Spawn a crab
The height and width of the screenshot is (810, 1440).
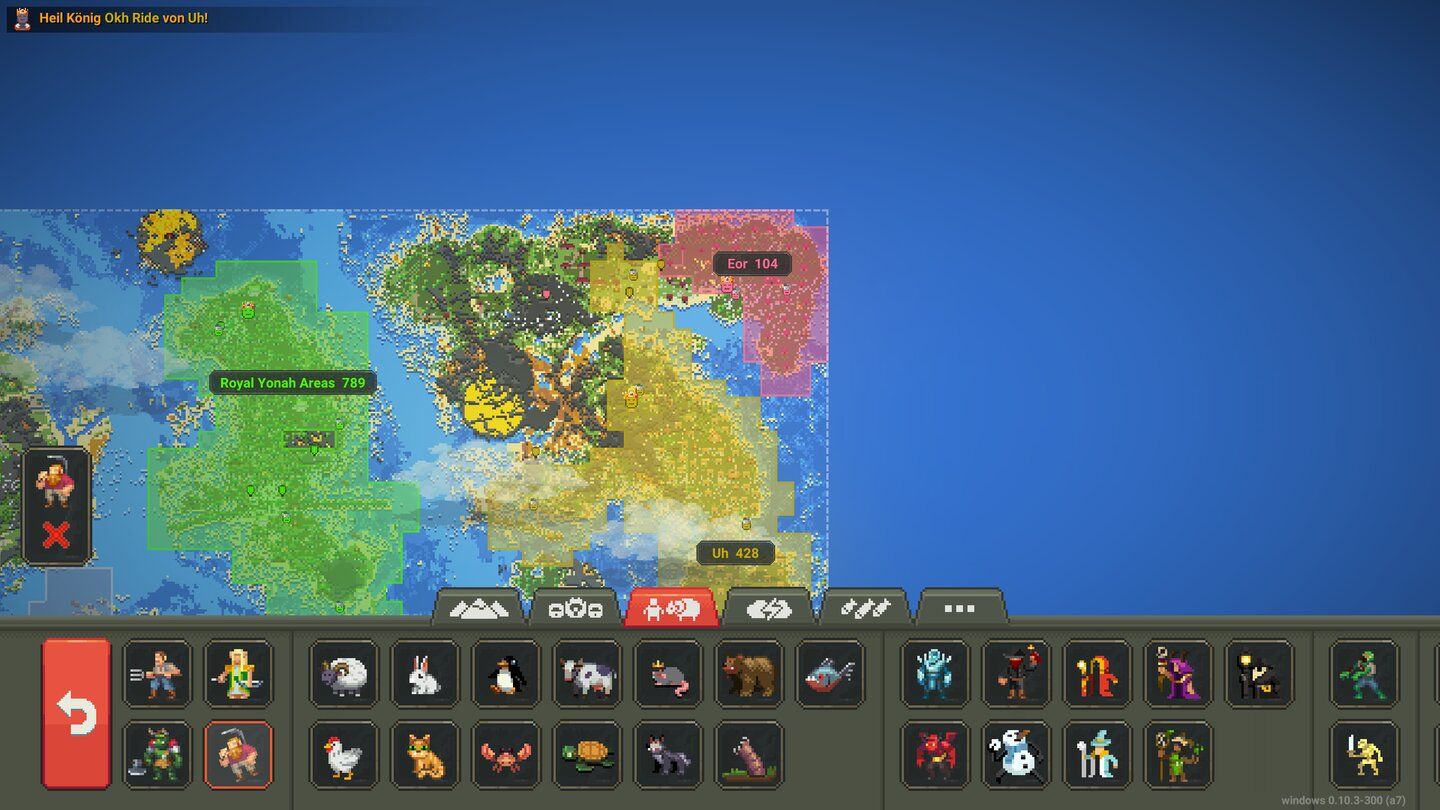506,756
